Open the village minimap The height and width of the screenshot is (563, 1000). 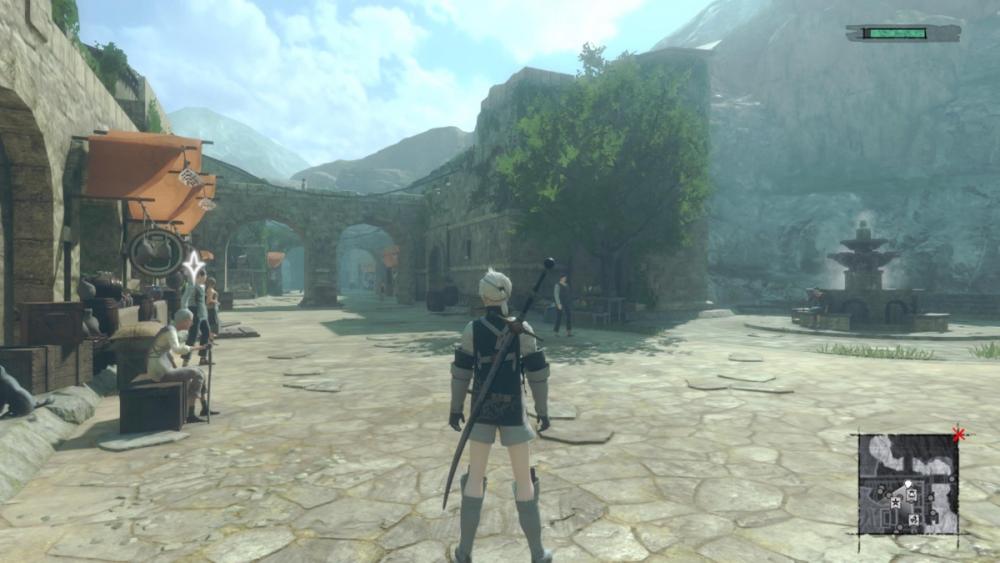pyautogui.click(x=908, y=484)
